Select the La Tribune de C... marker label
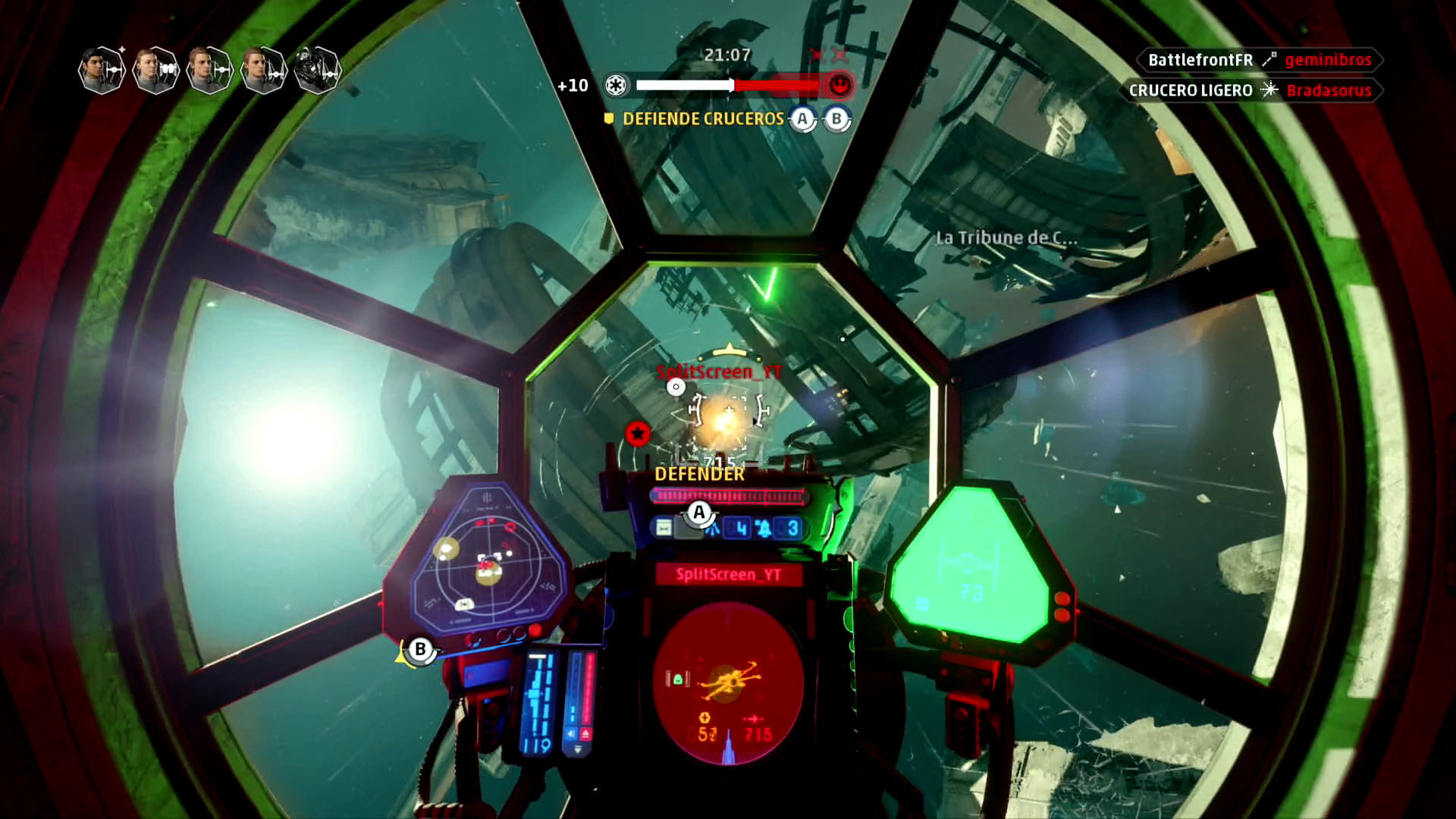Viewport: 1456px width, 819px height. (1006, 238)
